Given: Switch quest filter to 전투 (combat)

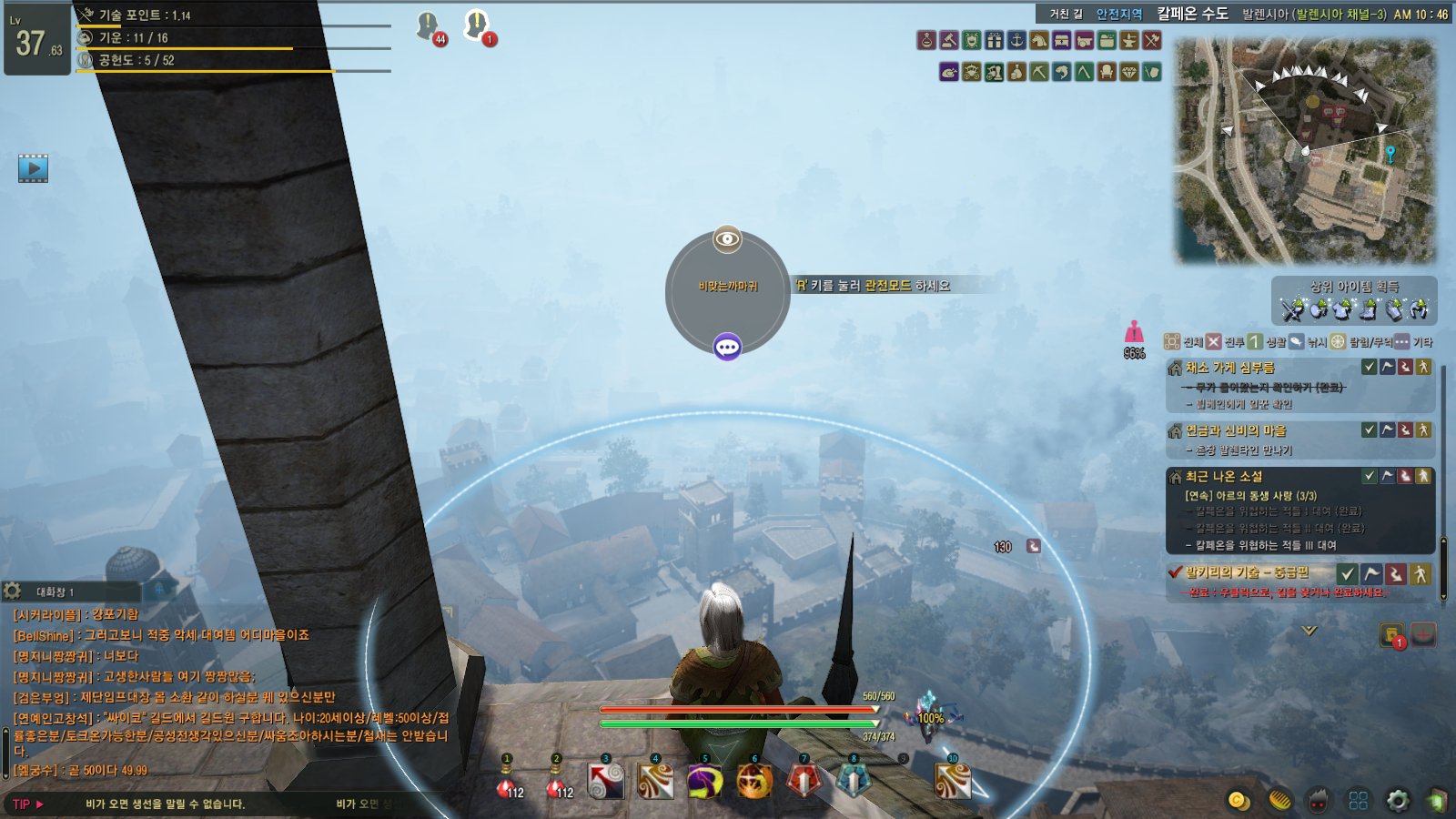Looking at the screenshot, I should [1214, 342].
